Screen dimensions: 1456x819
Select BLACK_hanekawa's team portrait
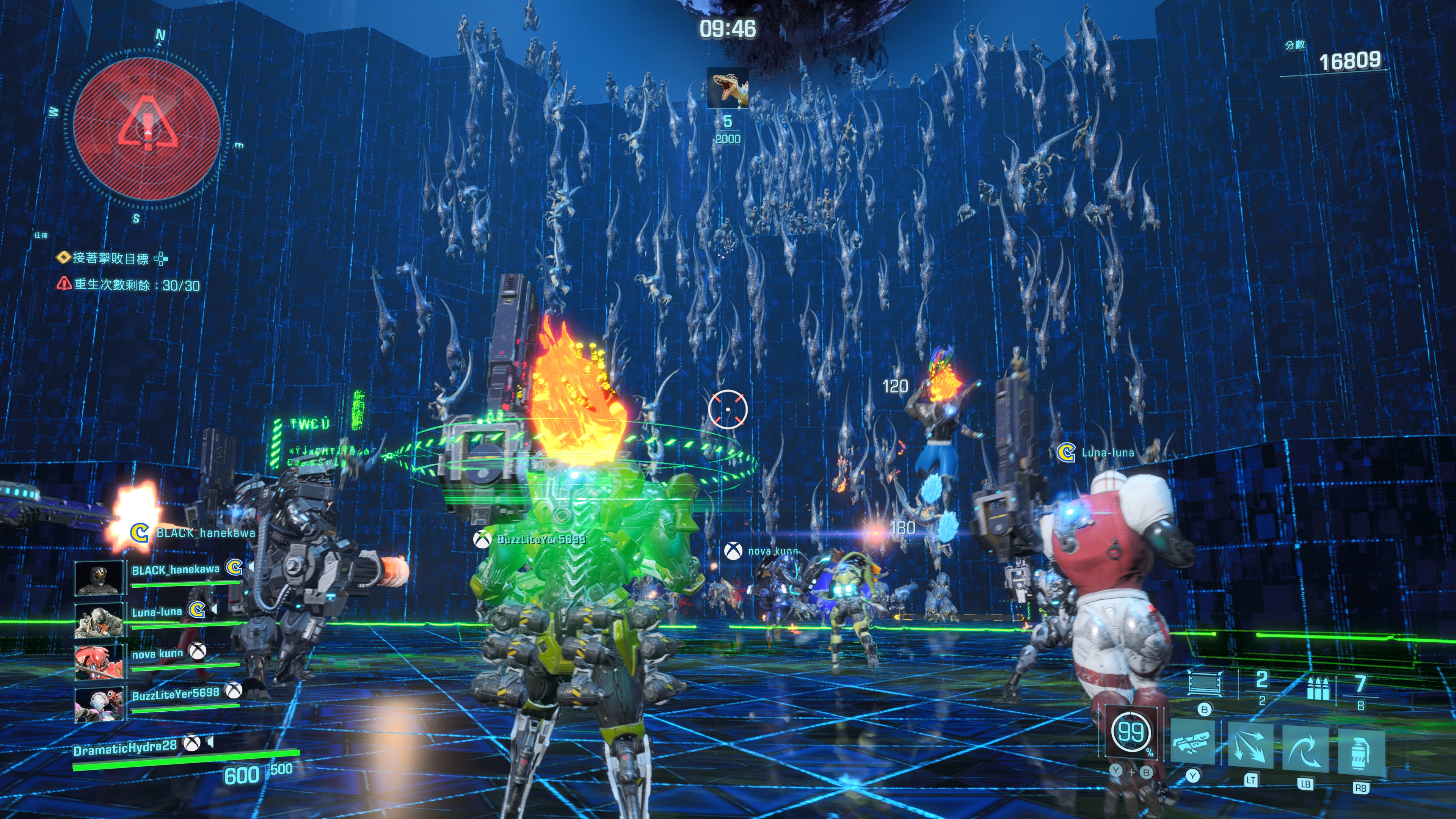[99, 578]
